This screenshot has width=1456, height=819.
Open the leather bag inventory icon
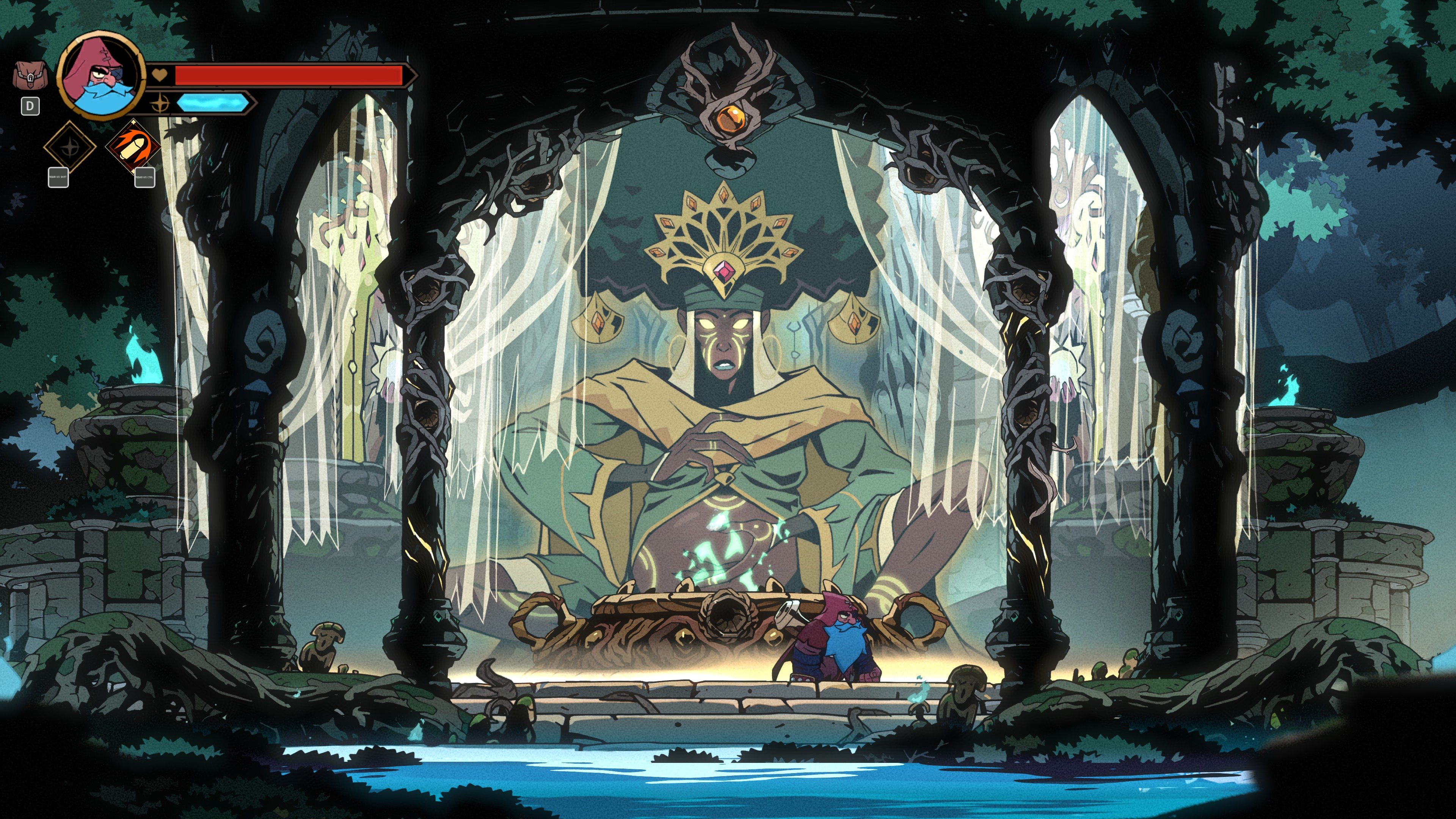tap(30, 76)
